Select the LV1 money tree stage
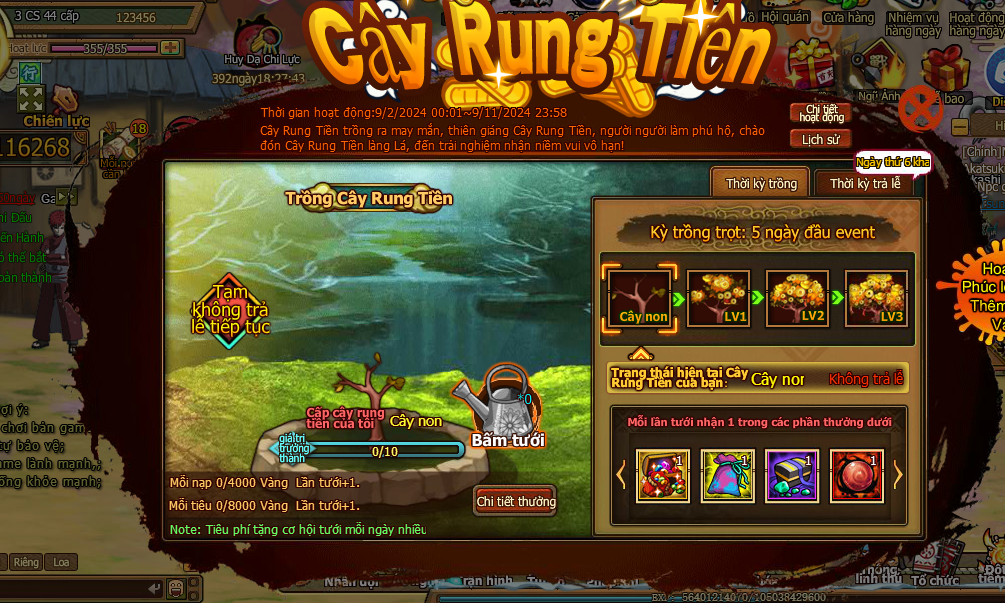 (719, 299)
